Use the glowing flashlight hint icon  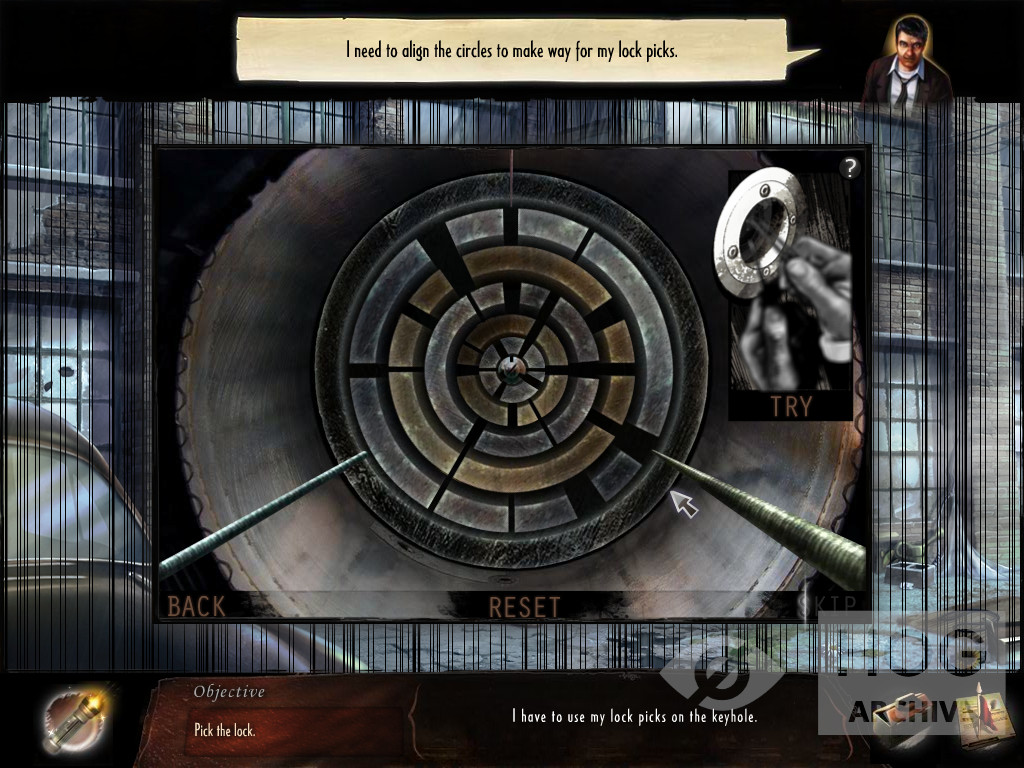coord(72,719)
